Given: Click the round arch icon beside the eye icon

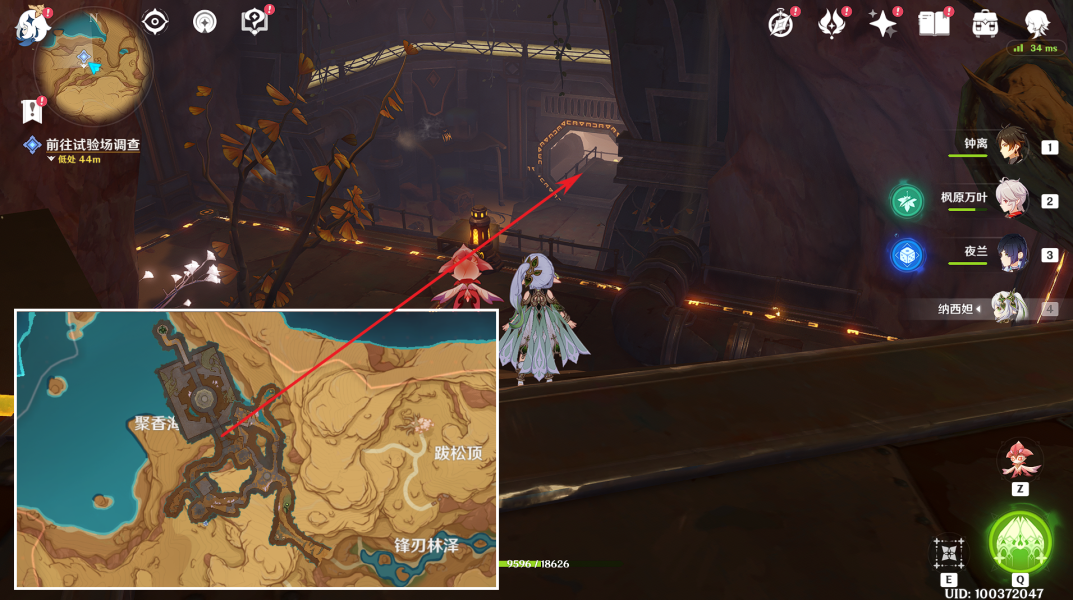Looking at the screenshot, I should coord(205,22).
